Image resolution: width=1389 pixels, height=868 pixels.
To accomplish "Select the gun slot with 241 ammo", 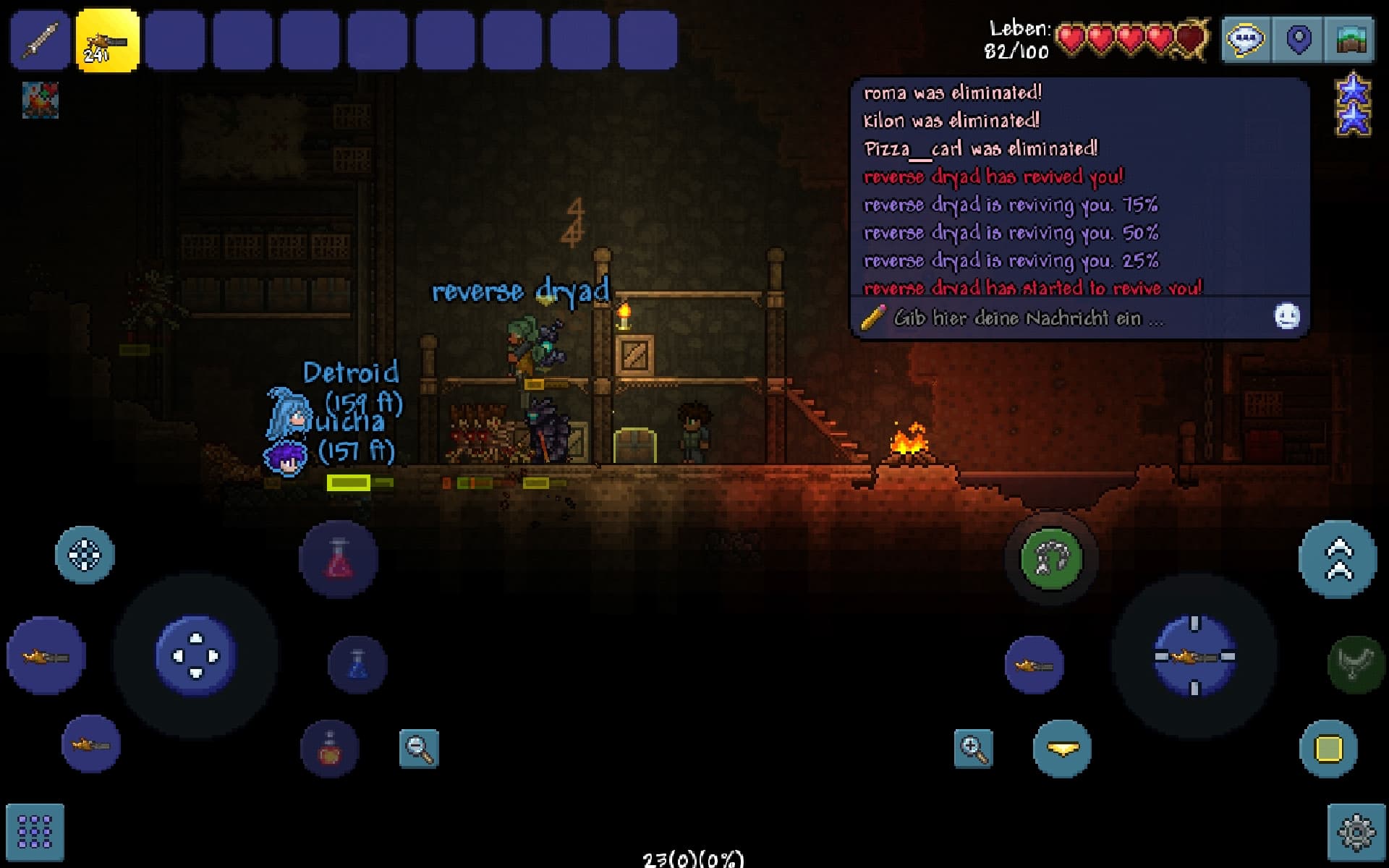I will [x=107, y=40].
